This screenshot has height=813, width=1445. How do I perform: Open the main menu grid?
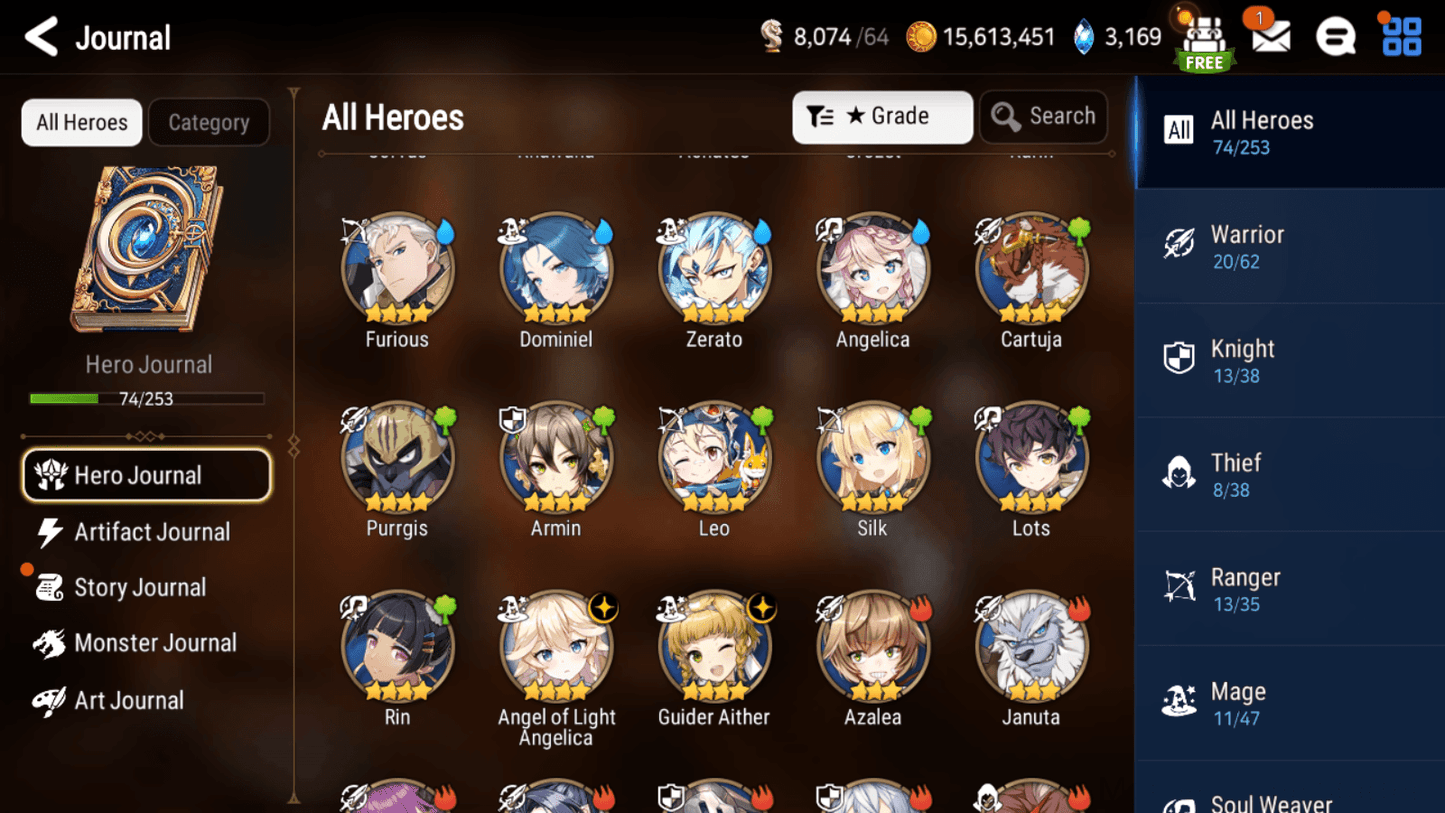pos(1401,36)
